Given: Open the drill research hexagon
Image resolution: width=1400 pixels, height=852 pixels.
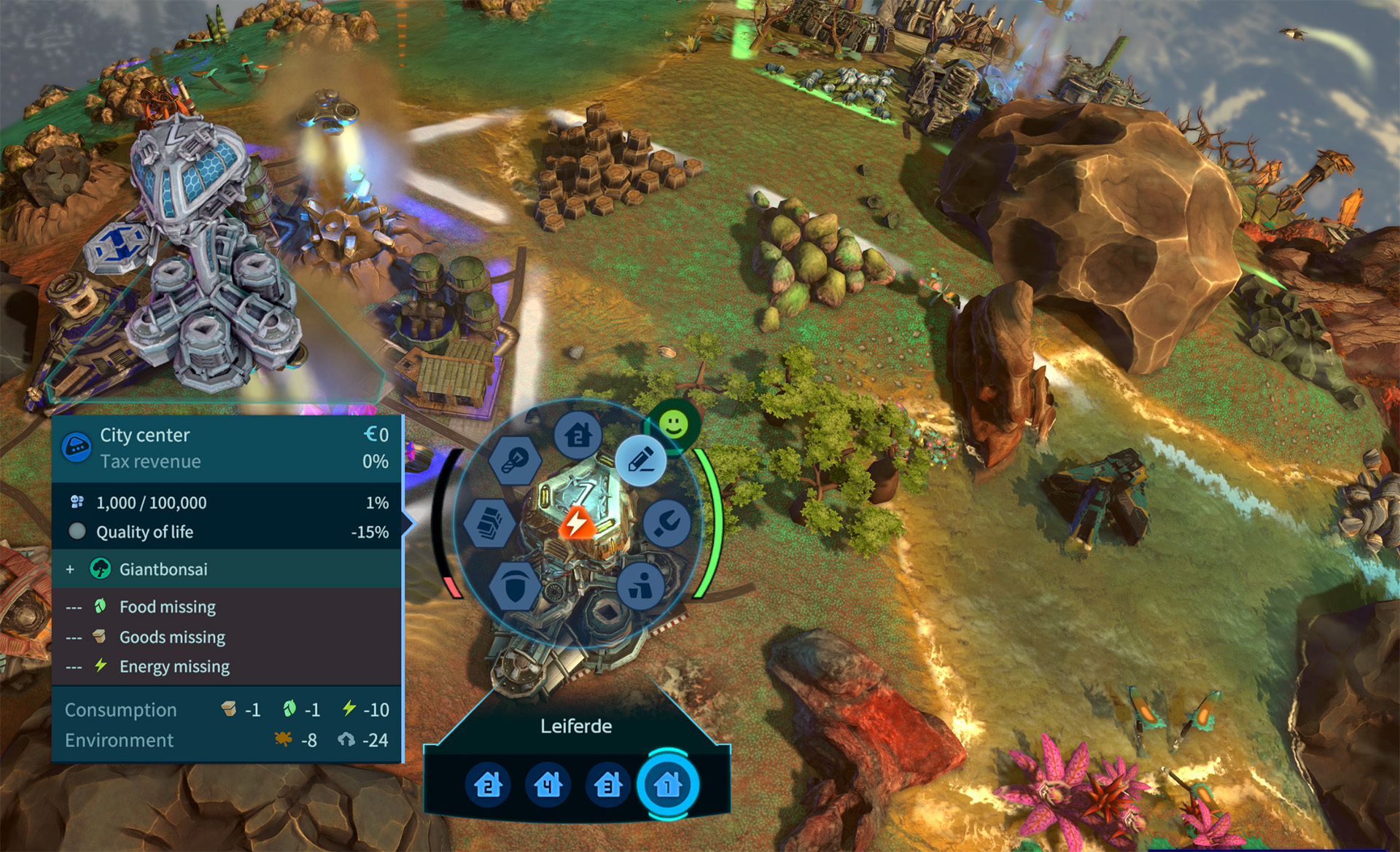Looking at the screenshot, I should (x=515, y=460).
